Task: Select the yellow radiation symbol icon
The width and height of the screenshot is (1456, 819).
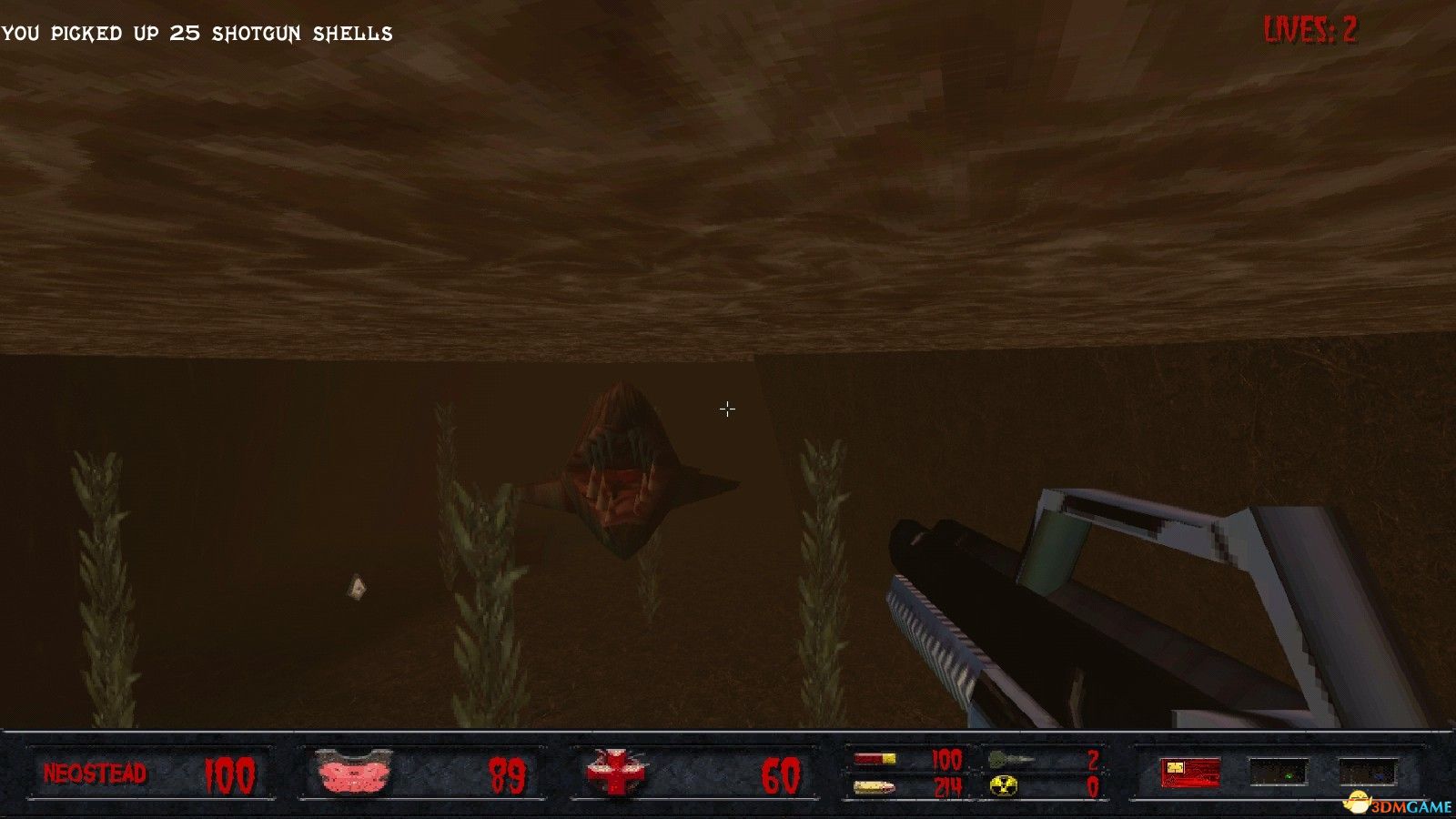Action: [x=1004, y=786]
